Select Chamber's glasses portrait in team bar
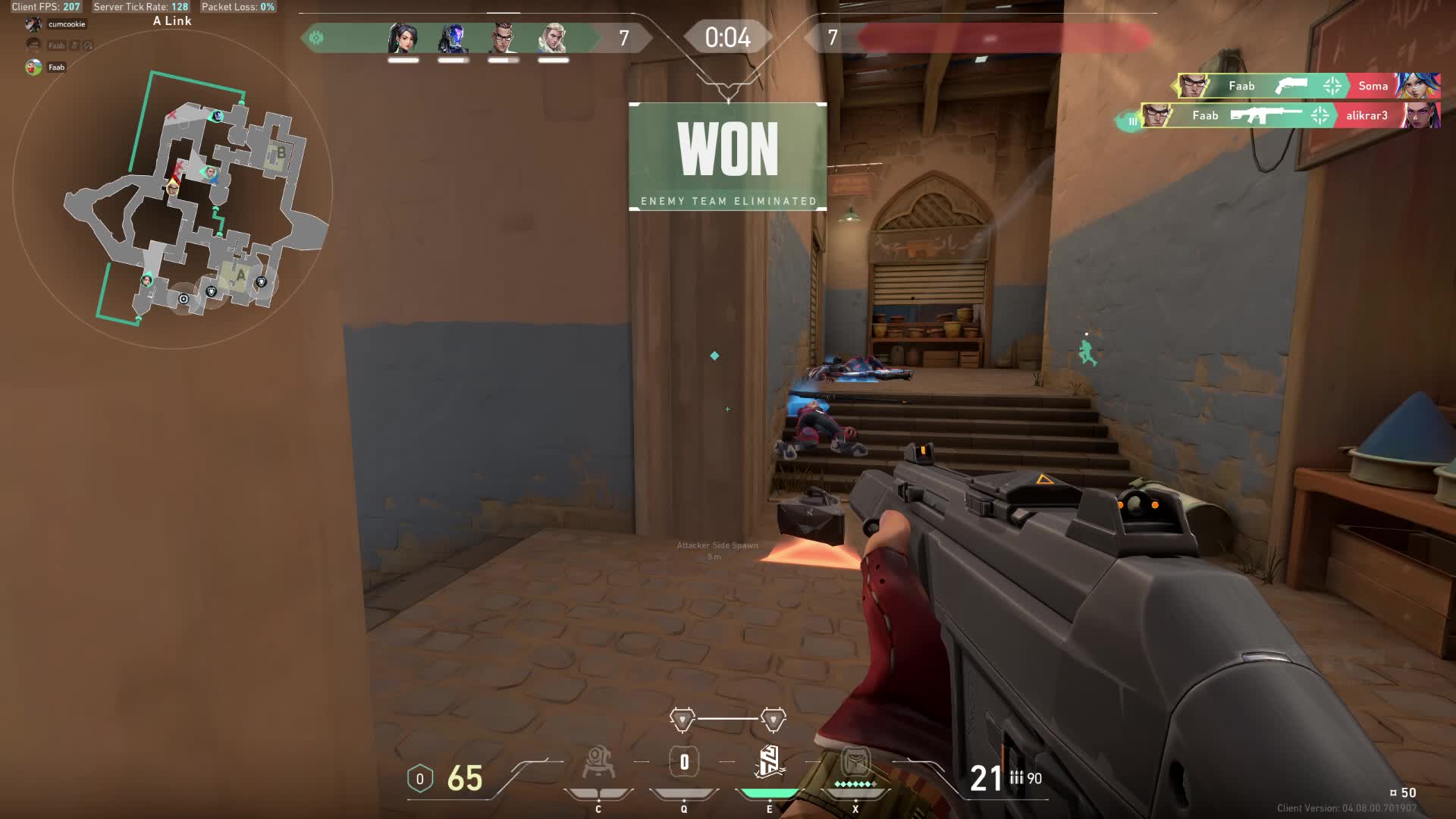 click(x=504, y=38)
